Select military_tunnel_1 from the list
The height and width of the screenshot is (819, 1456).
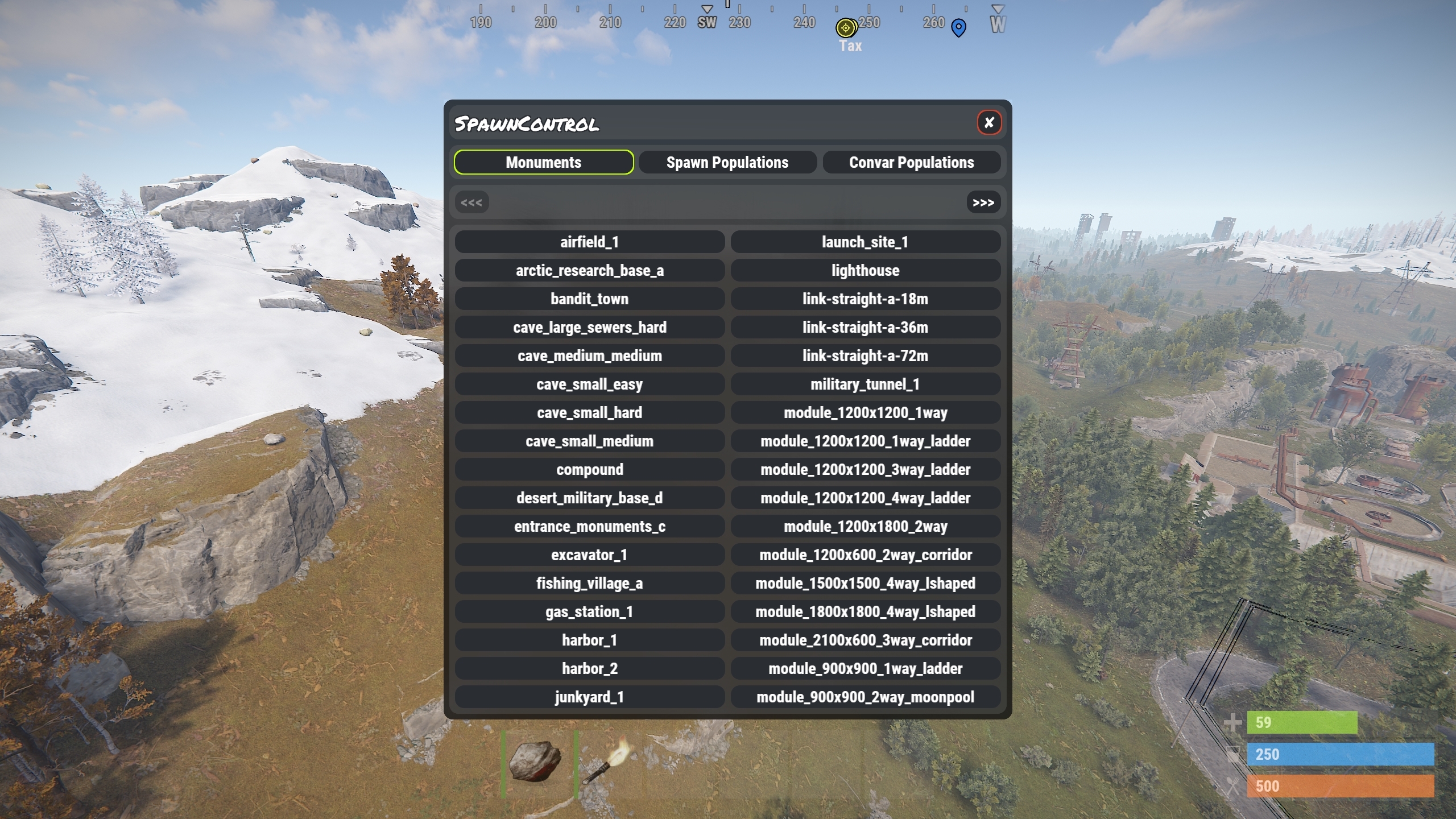[864, 384]
